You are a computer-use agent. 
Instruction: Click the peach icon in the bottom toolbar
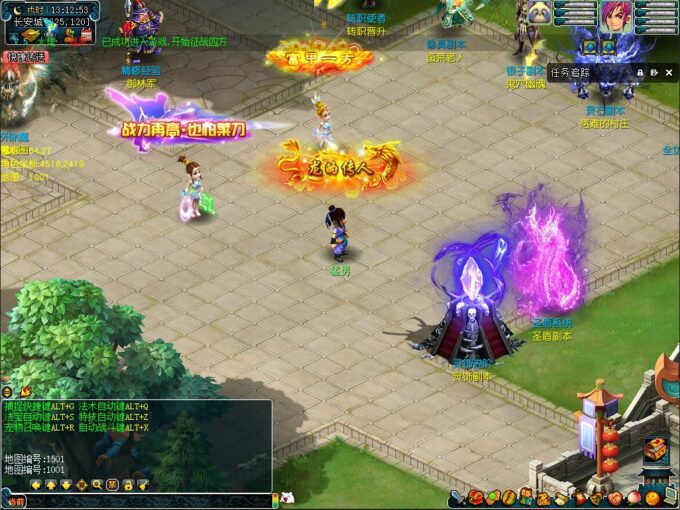click(x=634, y=497)
